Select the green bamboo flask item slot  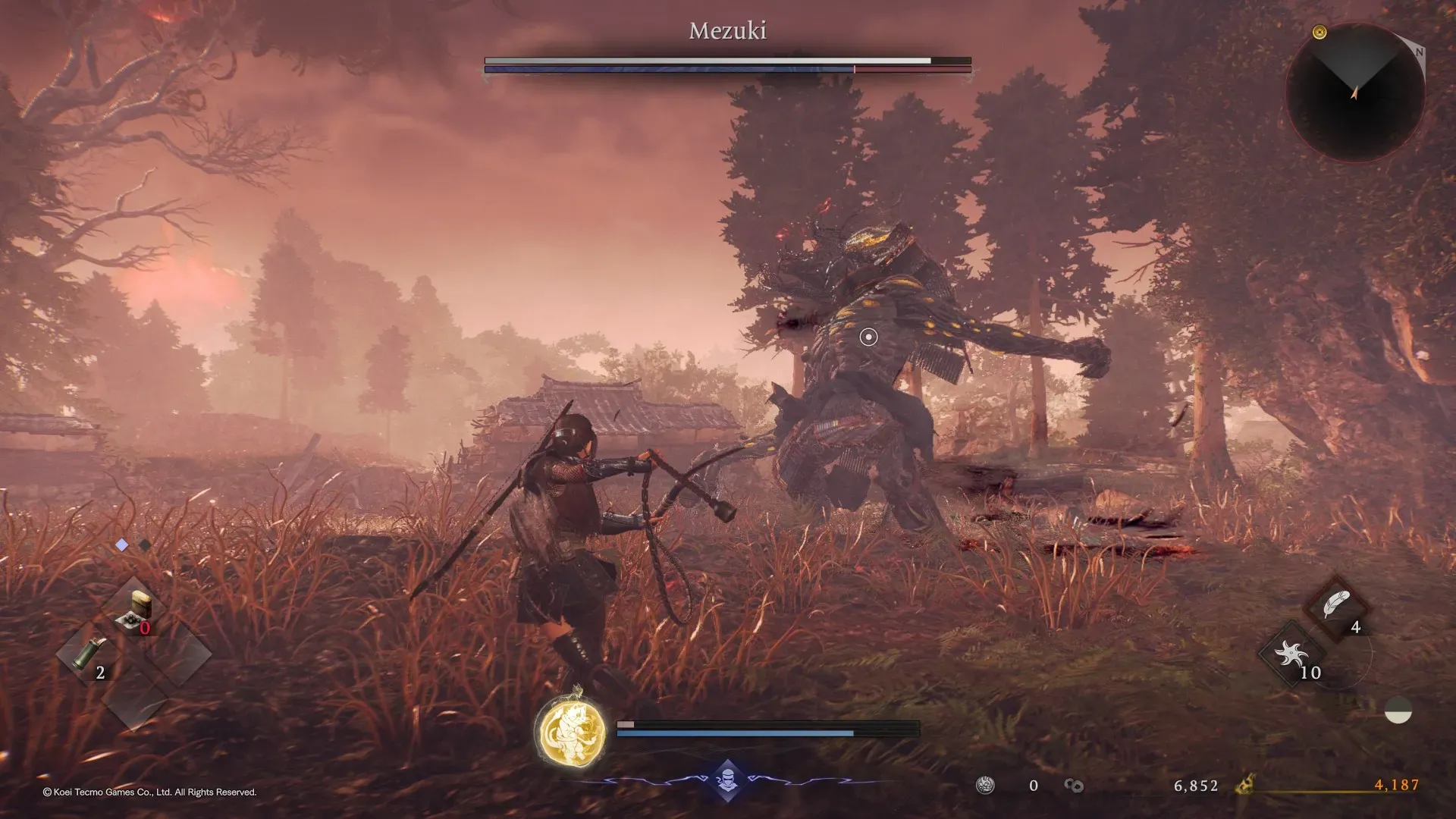click(91, 654)
